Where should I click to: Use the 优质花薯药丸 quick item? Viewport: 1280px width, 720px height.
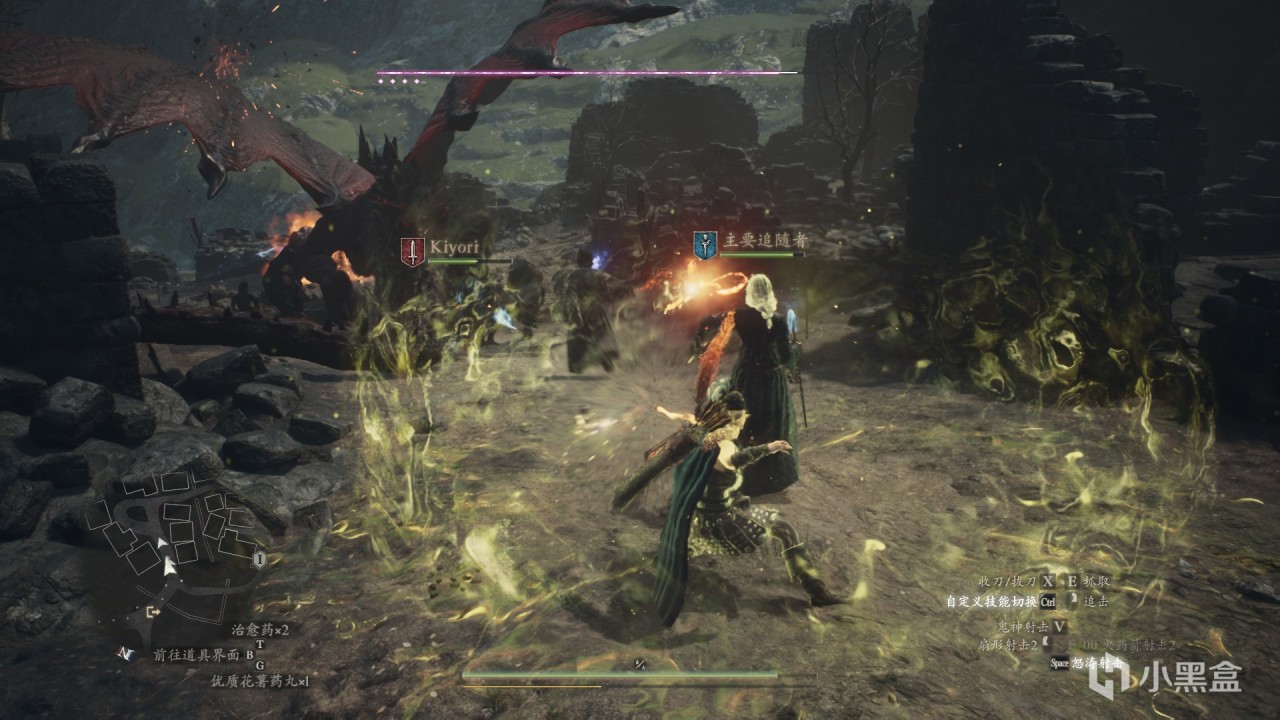coord(259,681)
